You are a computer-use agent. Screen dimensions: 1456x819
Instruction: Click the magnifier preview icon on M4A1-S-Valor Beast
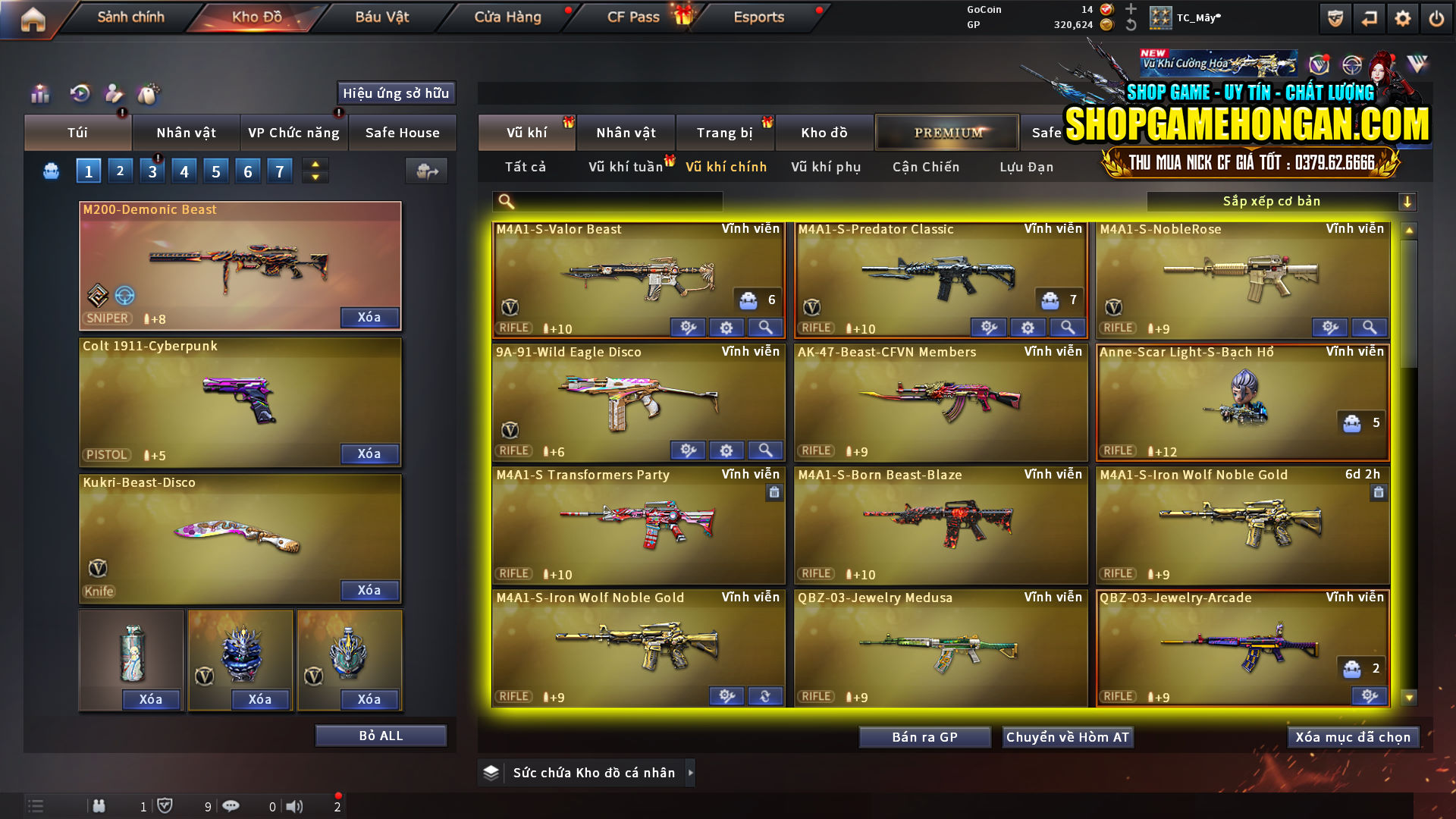pyautogui.click(x=765, y=328)
